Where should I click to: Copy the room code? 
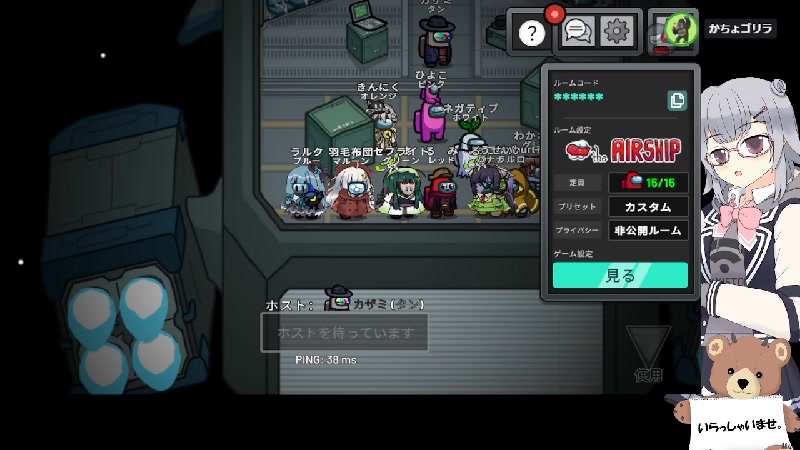[x=677, y=99]
